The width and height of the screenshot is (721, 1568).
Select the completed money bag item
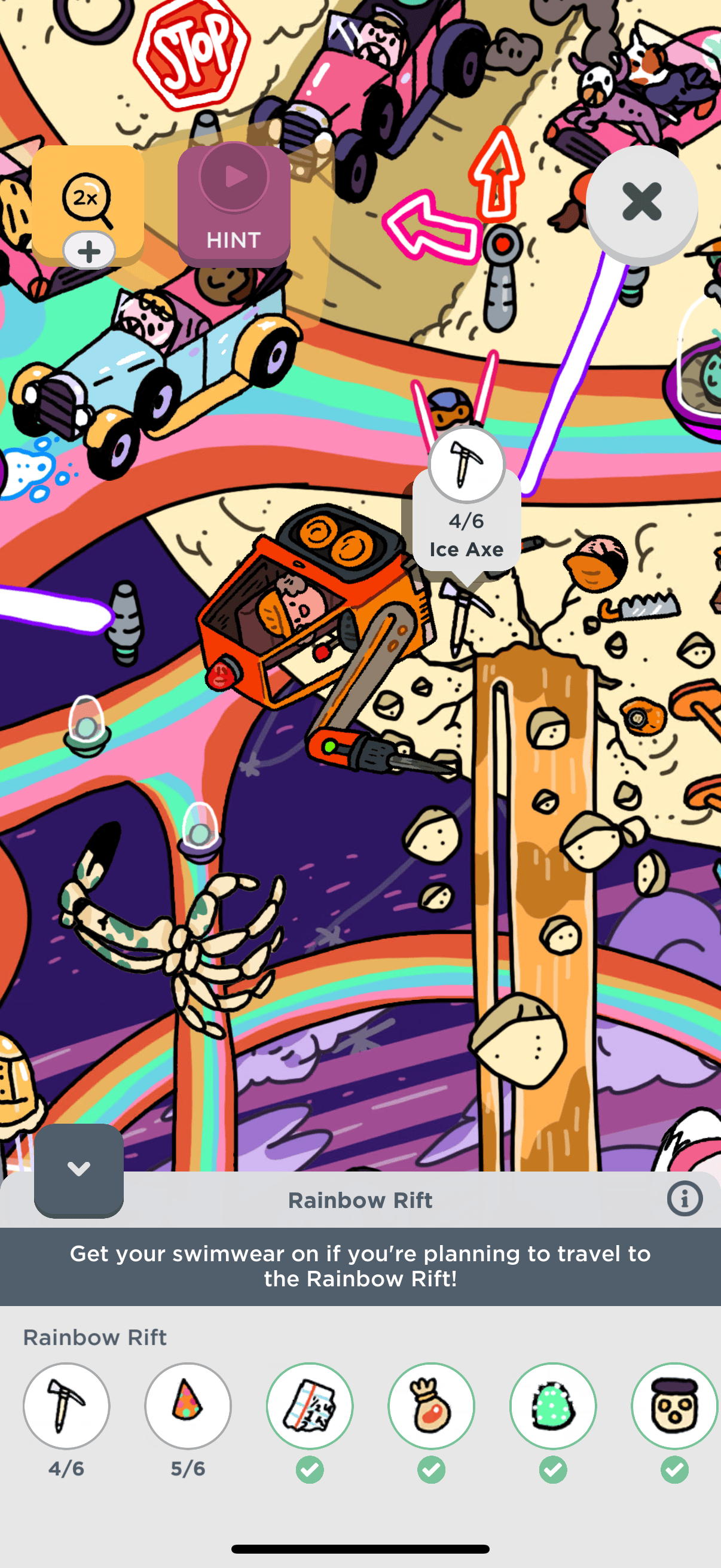[x=431, y=1406]
